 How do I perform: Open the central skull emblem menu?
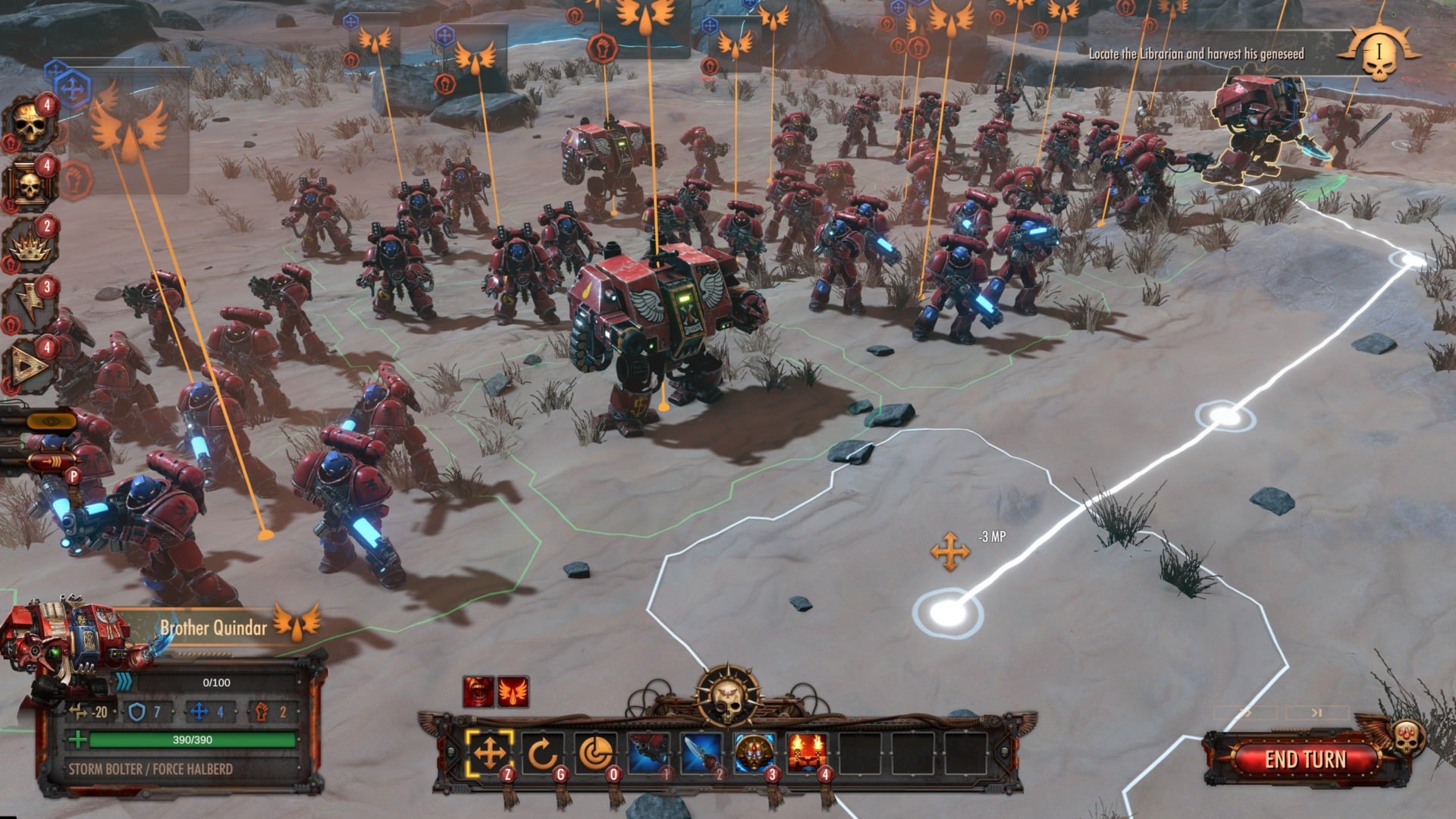726,695
